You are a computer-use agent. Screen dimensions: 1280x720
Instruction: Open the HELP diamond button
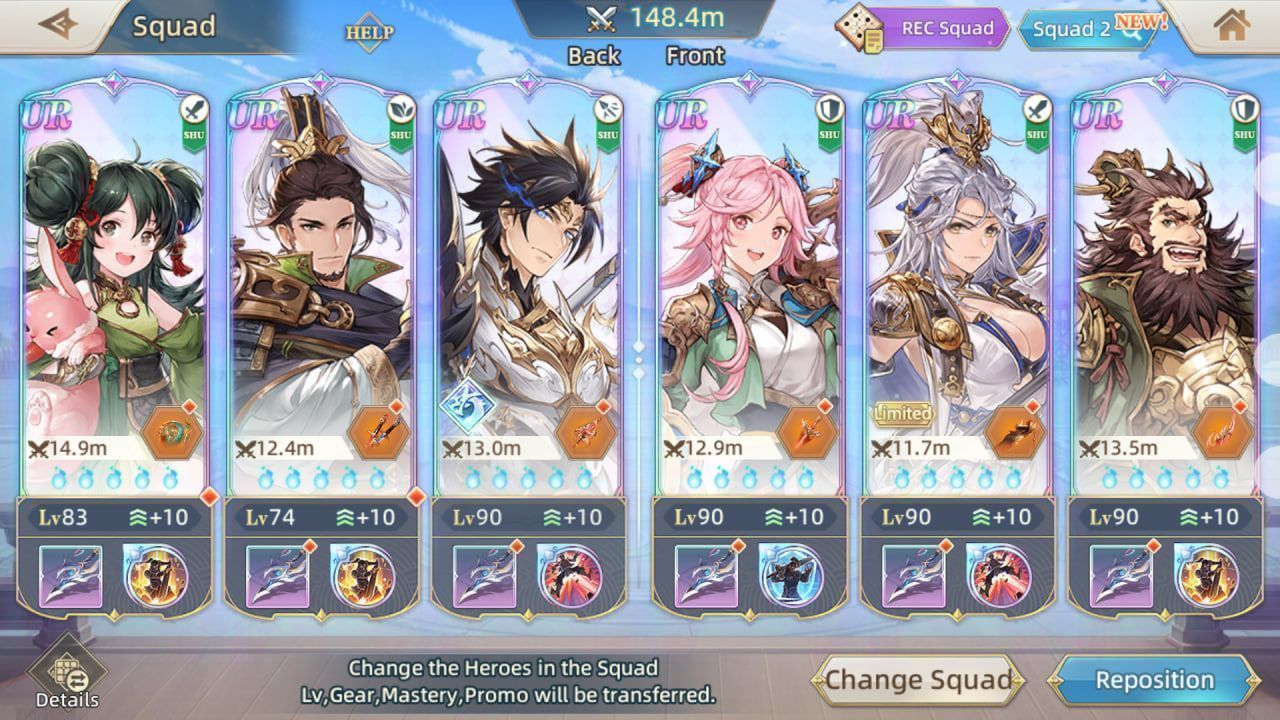(x=369, y=32)
